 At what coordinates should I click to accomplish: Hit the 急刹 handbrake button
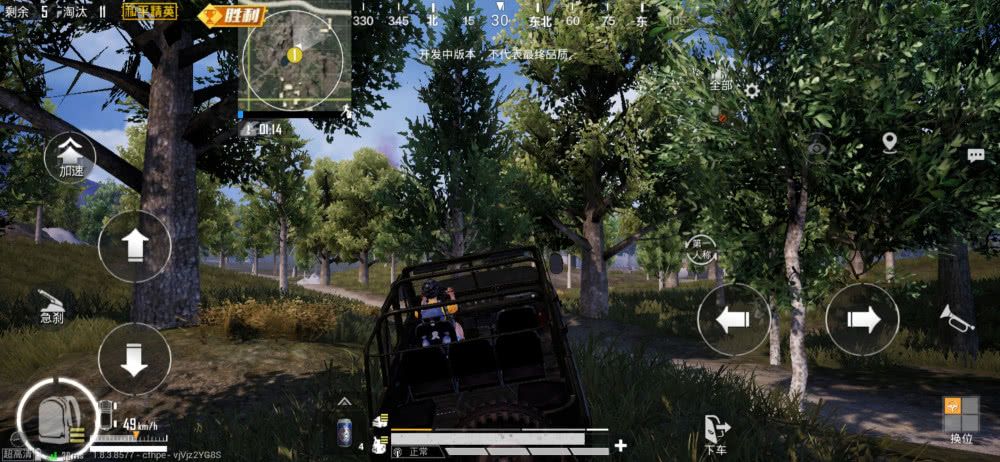pos(52,305)
